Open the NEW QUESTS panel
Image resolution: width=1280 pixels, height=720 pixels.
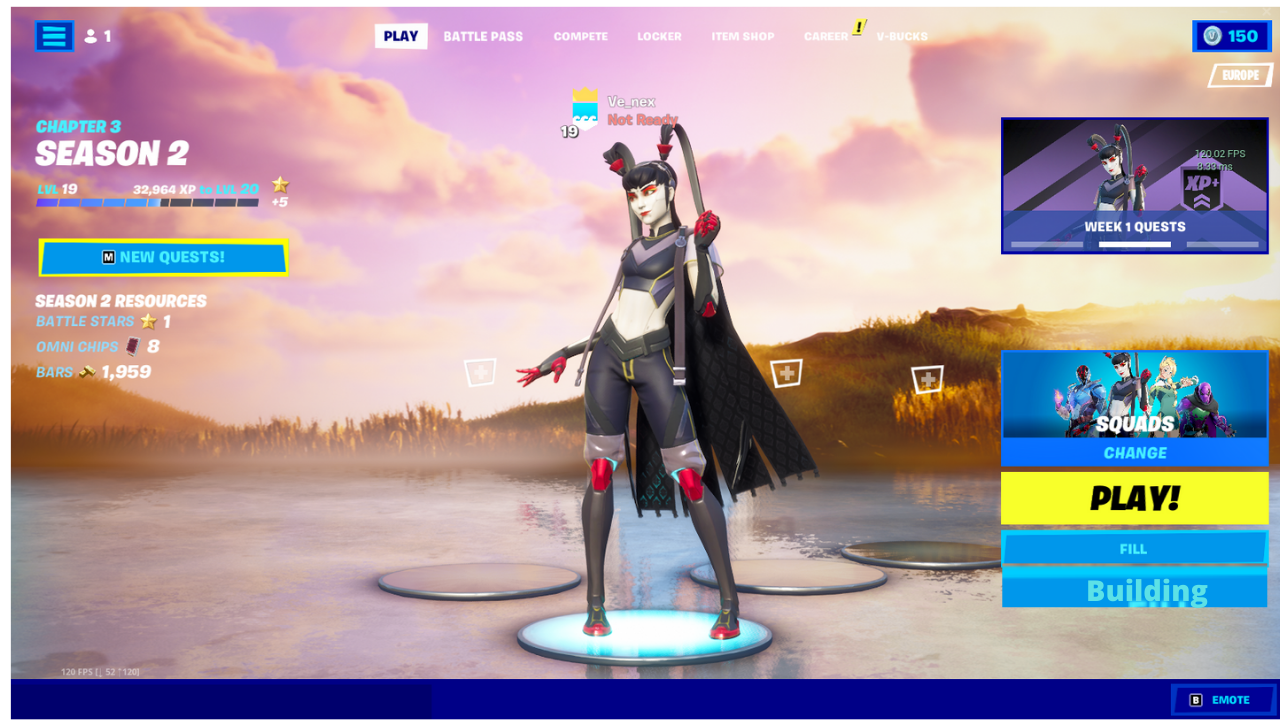tap(163, 257)
